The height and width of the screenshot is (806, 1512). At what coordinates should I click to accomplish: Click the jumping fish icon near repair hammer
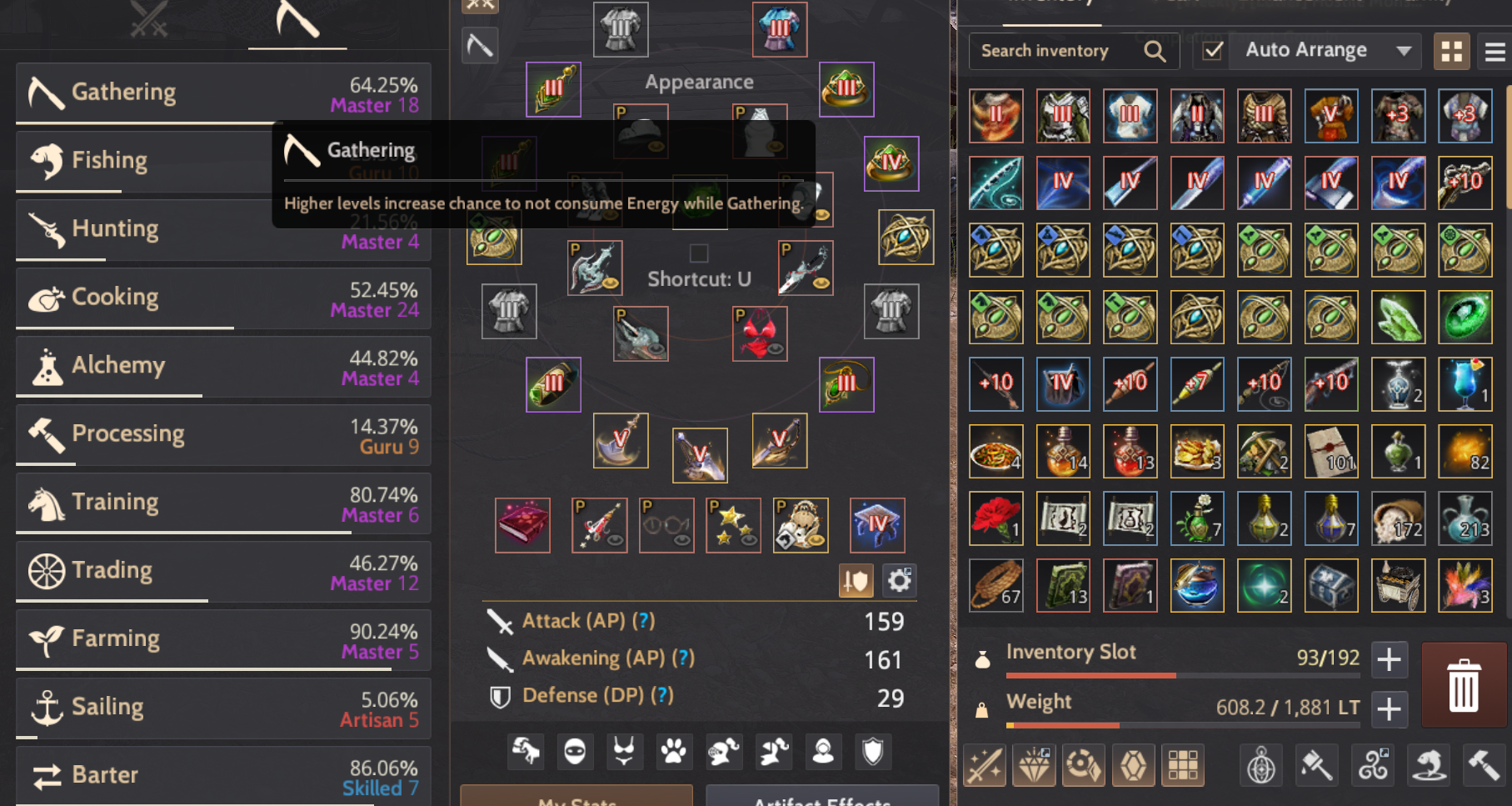[1430, 765]
